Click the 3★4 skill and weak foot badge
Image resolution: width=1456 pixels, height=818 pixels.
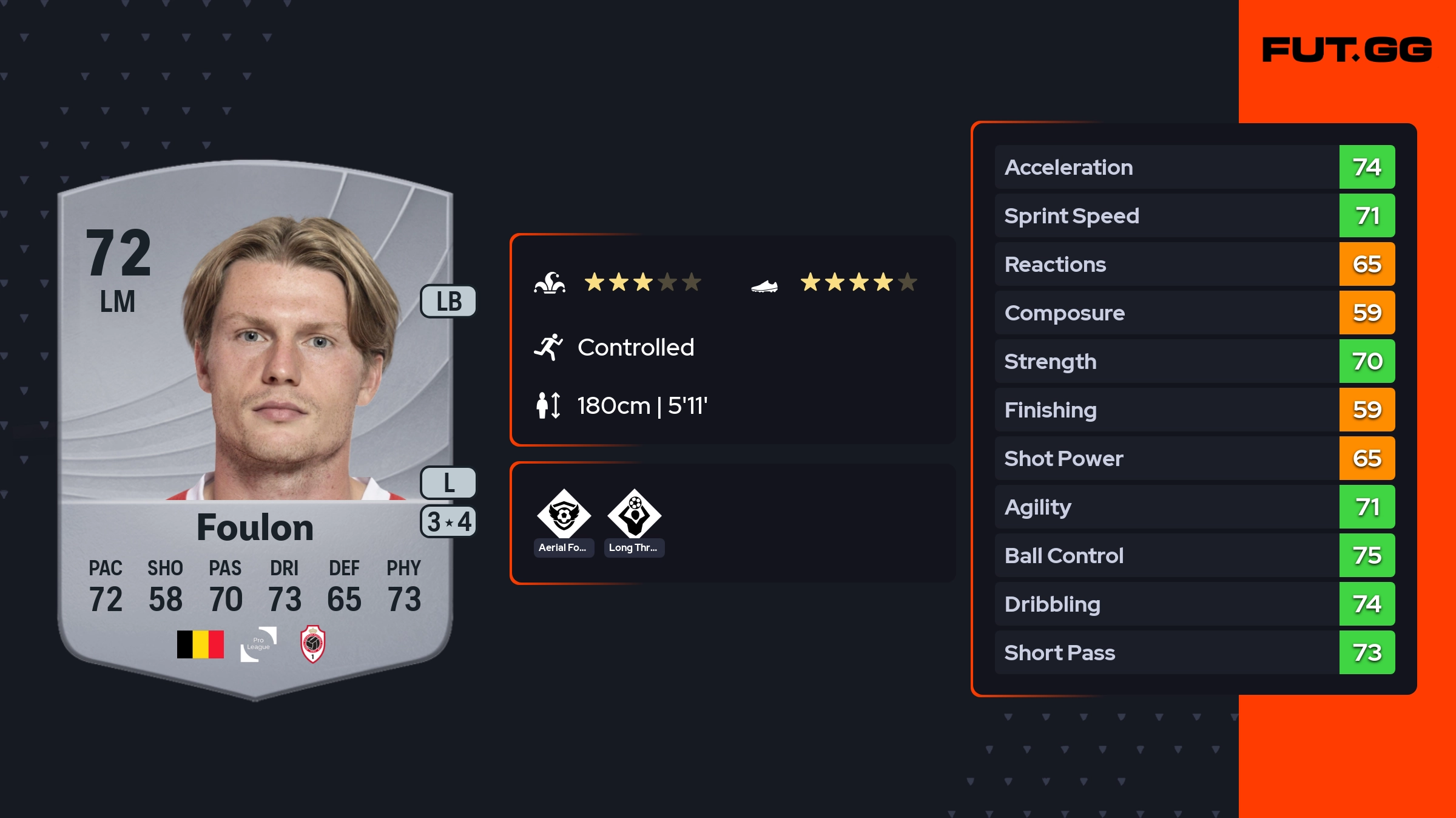click(448, 522)
